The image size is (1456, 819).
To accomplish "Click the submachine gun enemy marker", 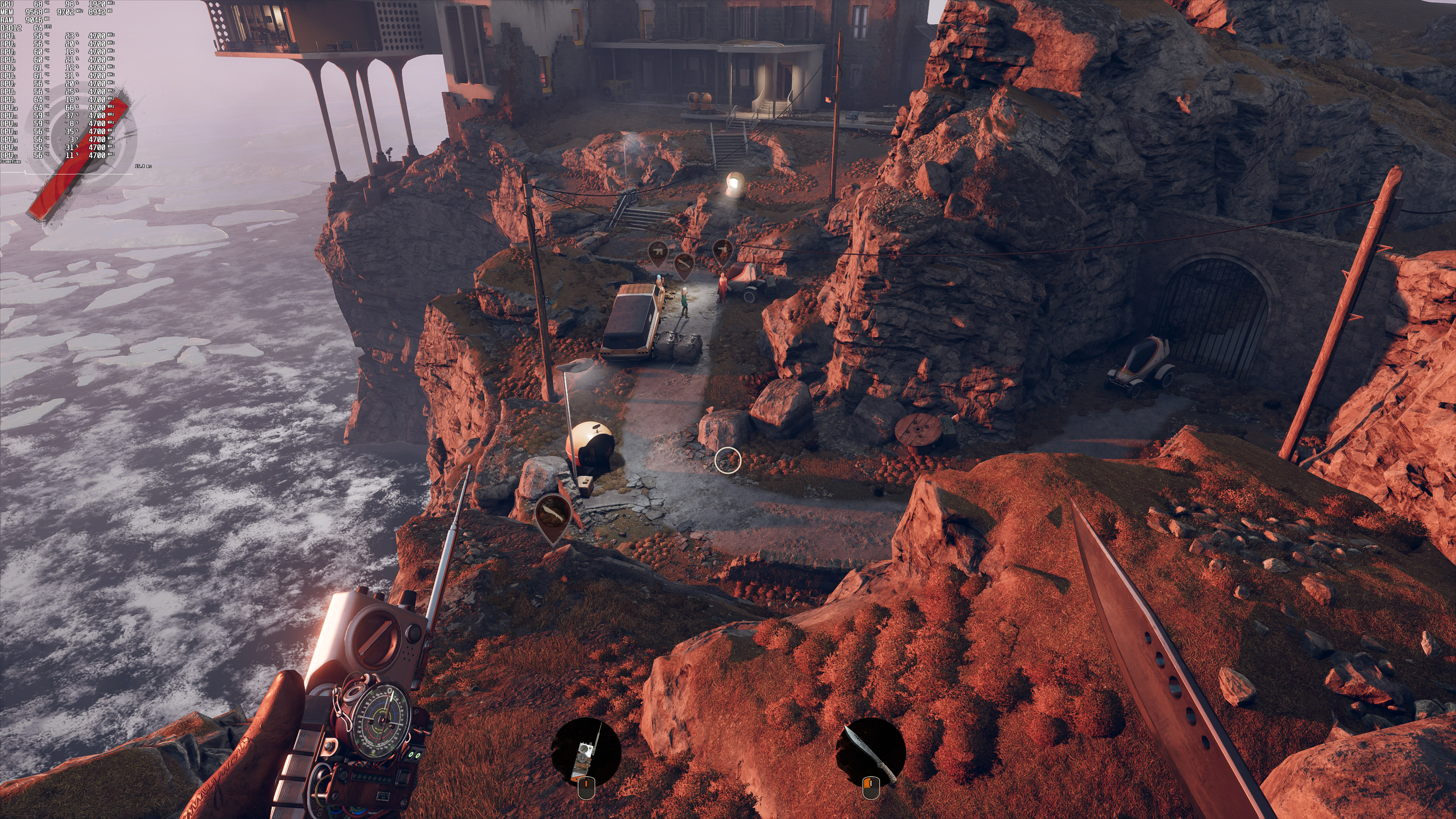I will pos(657,250).
